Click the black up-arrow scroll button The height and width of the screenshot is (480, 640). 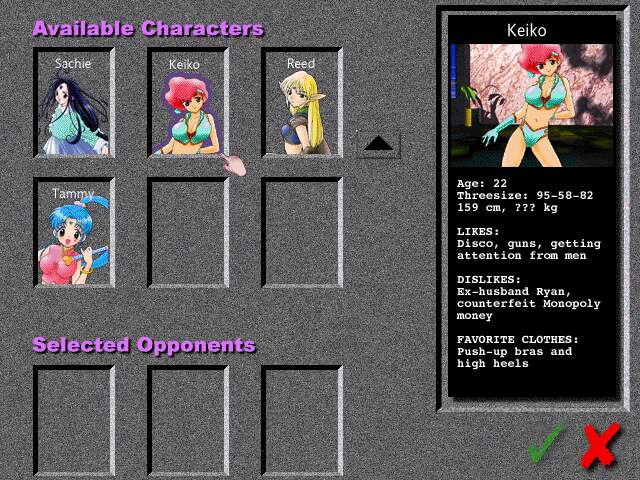[378, 144]
